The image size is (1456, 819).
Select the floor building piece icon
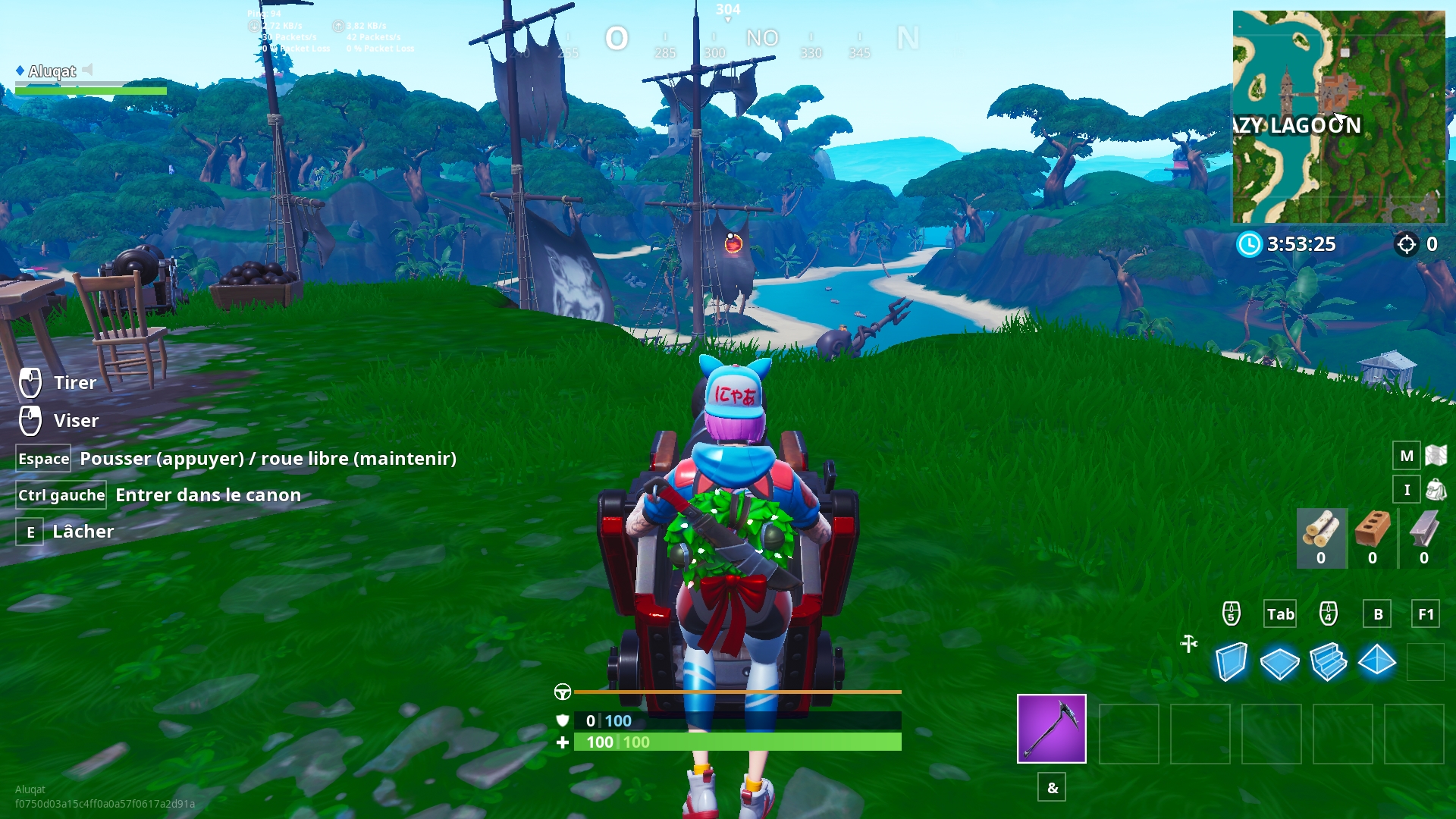(1280, 661)
